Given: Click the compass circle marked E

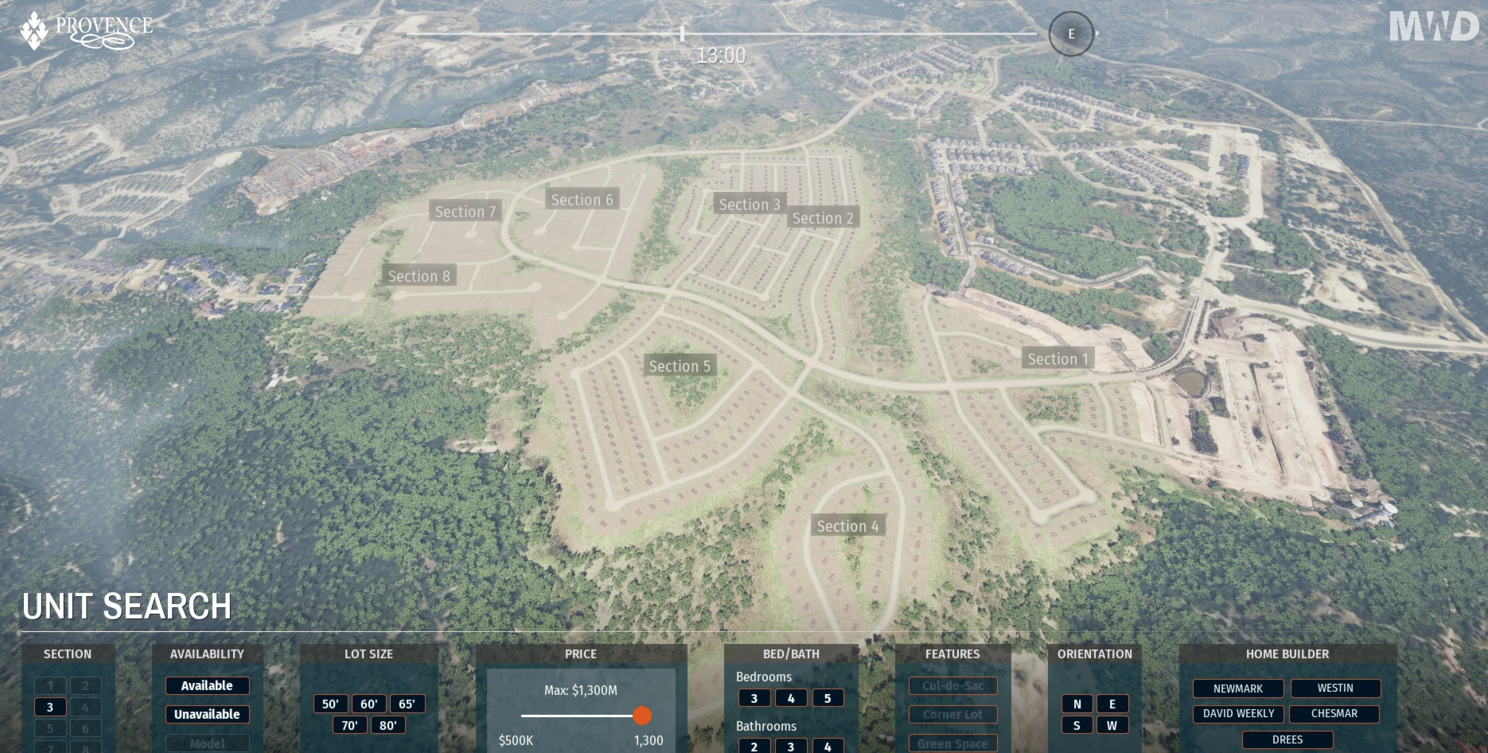Looking at the screenshot, I should point(1071,34).
